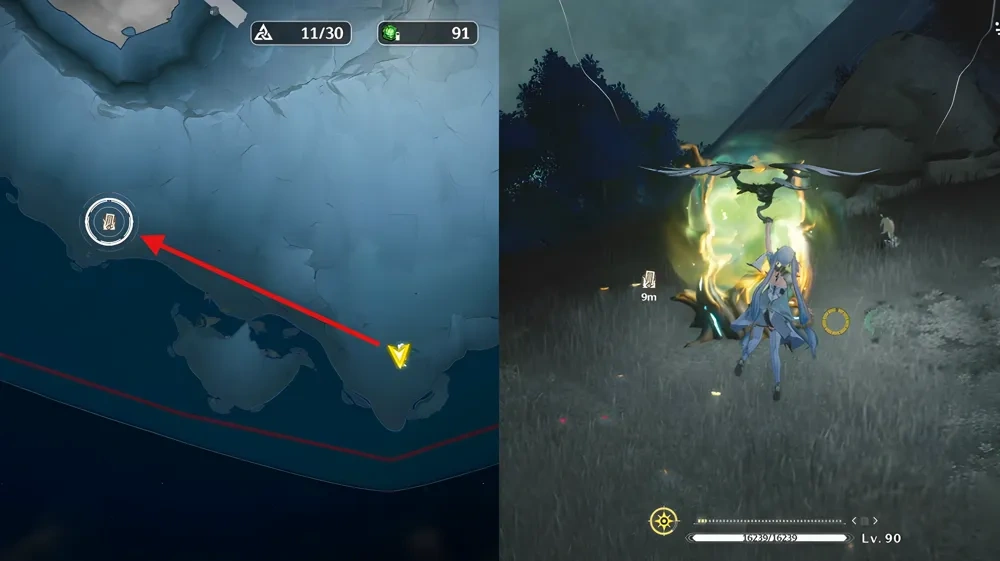Open the green crystal currency showing 91
Image resolution: width=1000 pixels, height=561 pixels.
[427, 33]
